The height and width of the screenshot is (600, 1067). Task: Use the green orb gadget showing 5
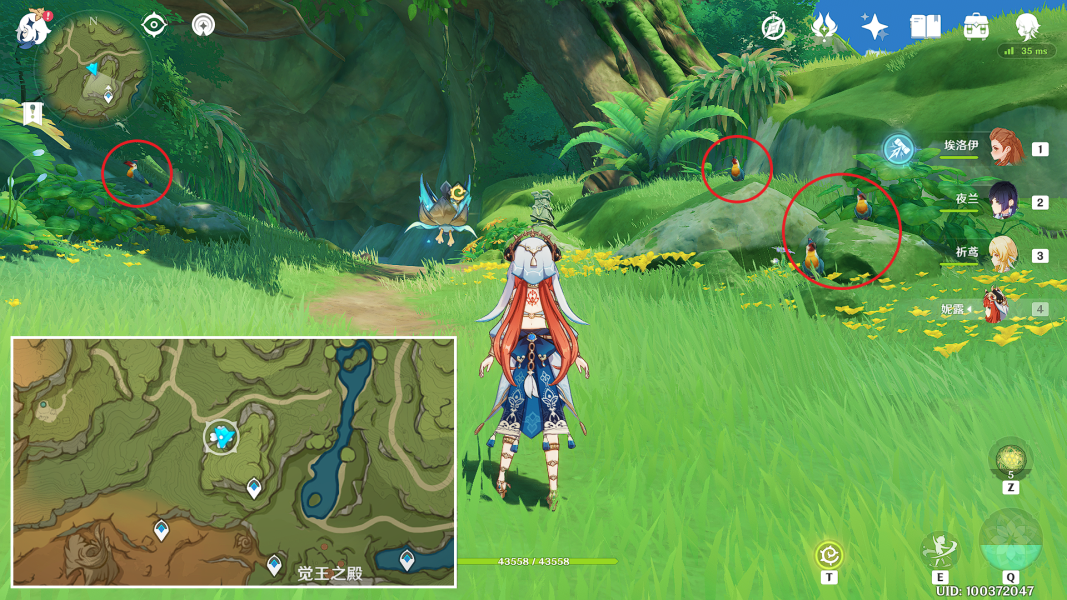point(1010,460)
